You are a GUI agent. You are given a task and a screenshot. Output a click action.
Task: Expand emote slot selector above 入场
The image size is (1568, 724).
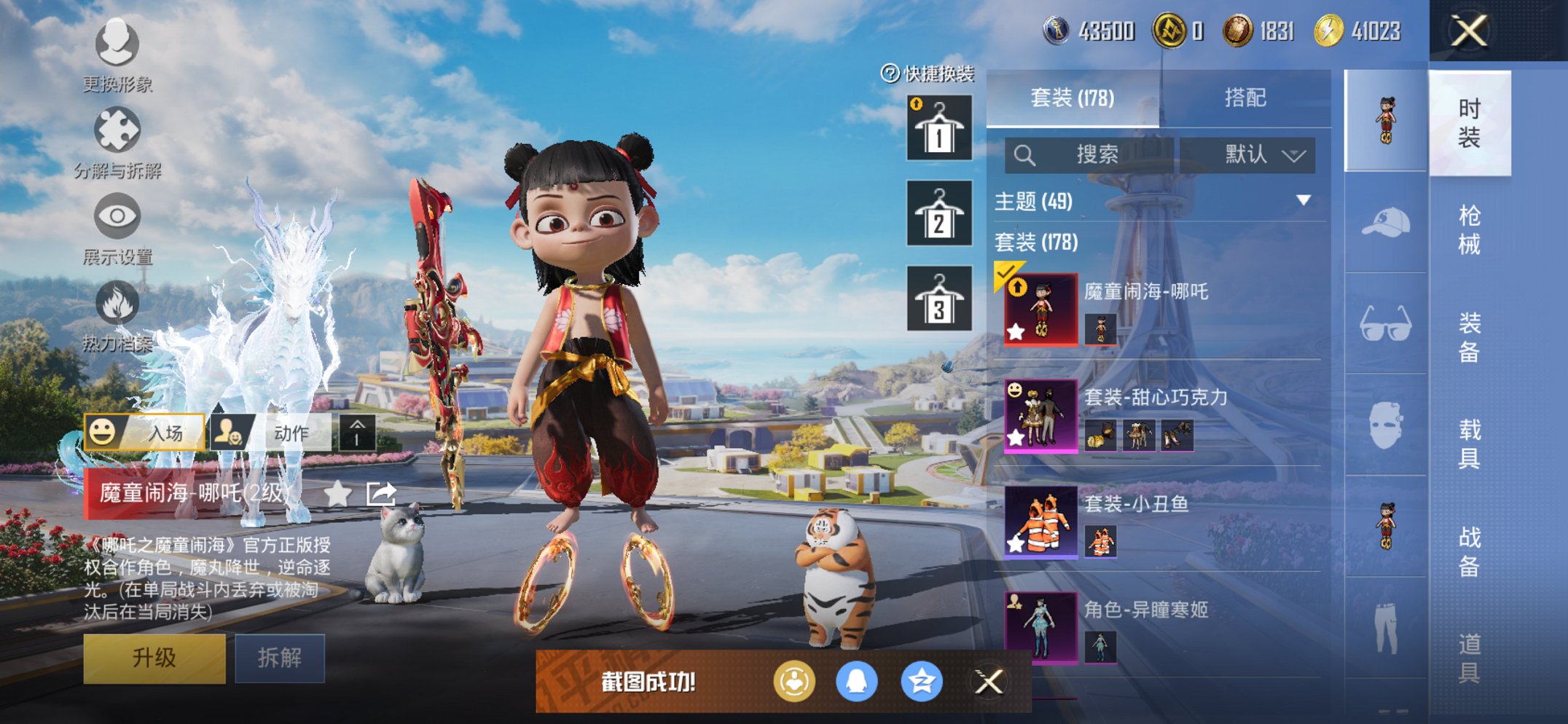point(356,432)
